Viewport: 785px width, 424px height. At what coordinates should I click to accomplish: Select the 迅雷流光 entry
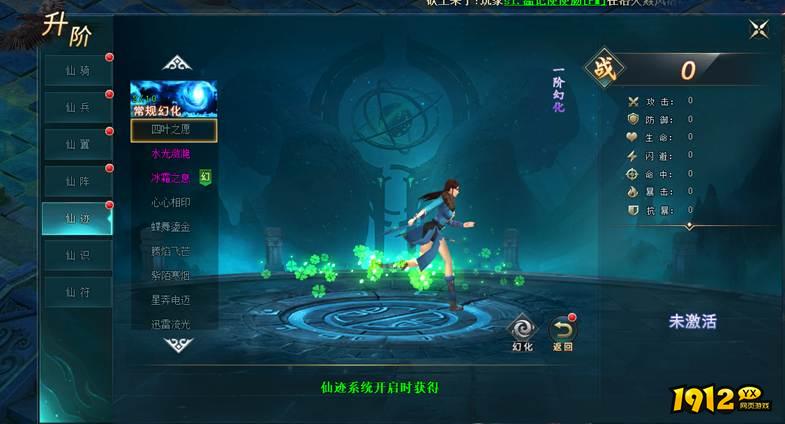[x=170, y=323]
